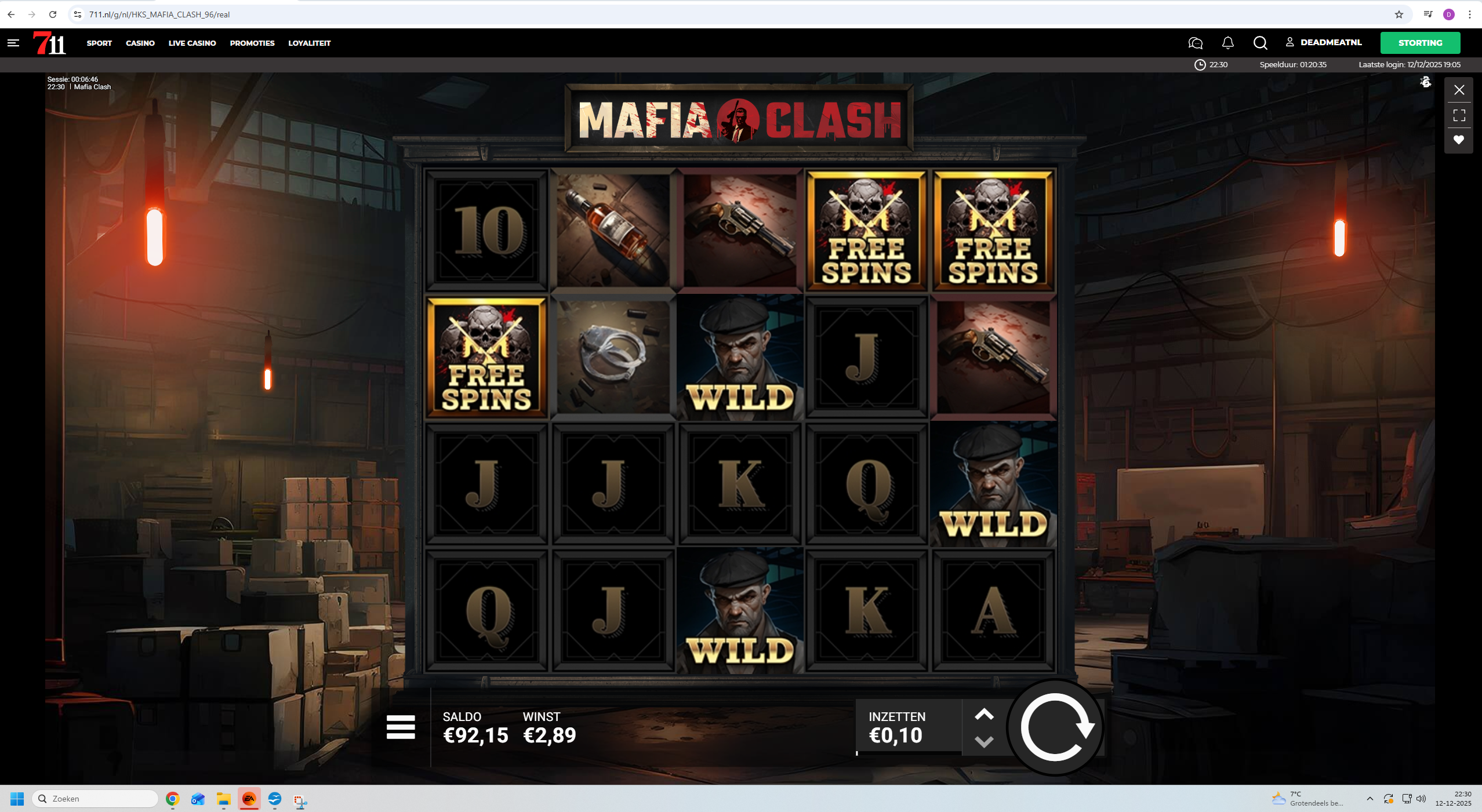The height and width of the screenshot is (812, 1482).
Task: Open the Loyaliteit page
Action: [x=309, y=43]
